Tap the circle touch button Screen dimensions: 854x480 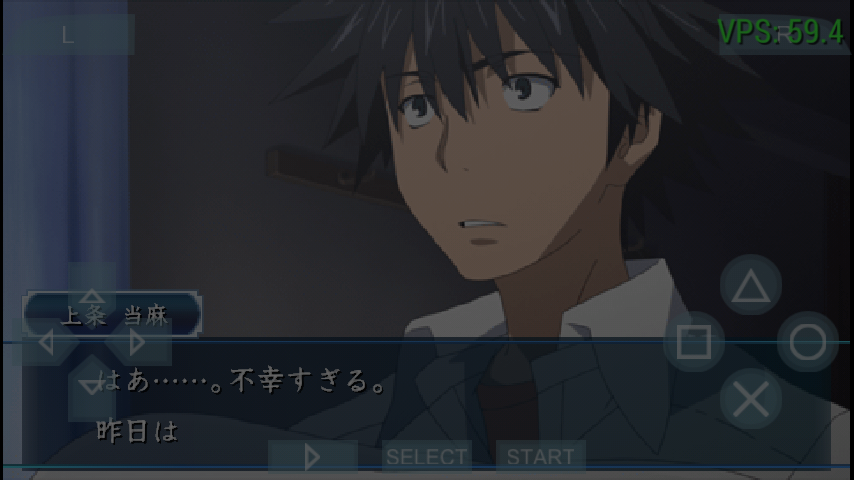(808, 343)
